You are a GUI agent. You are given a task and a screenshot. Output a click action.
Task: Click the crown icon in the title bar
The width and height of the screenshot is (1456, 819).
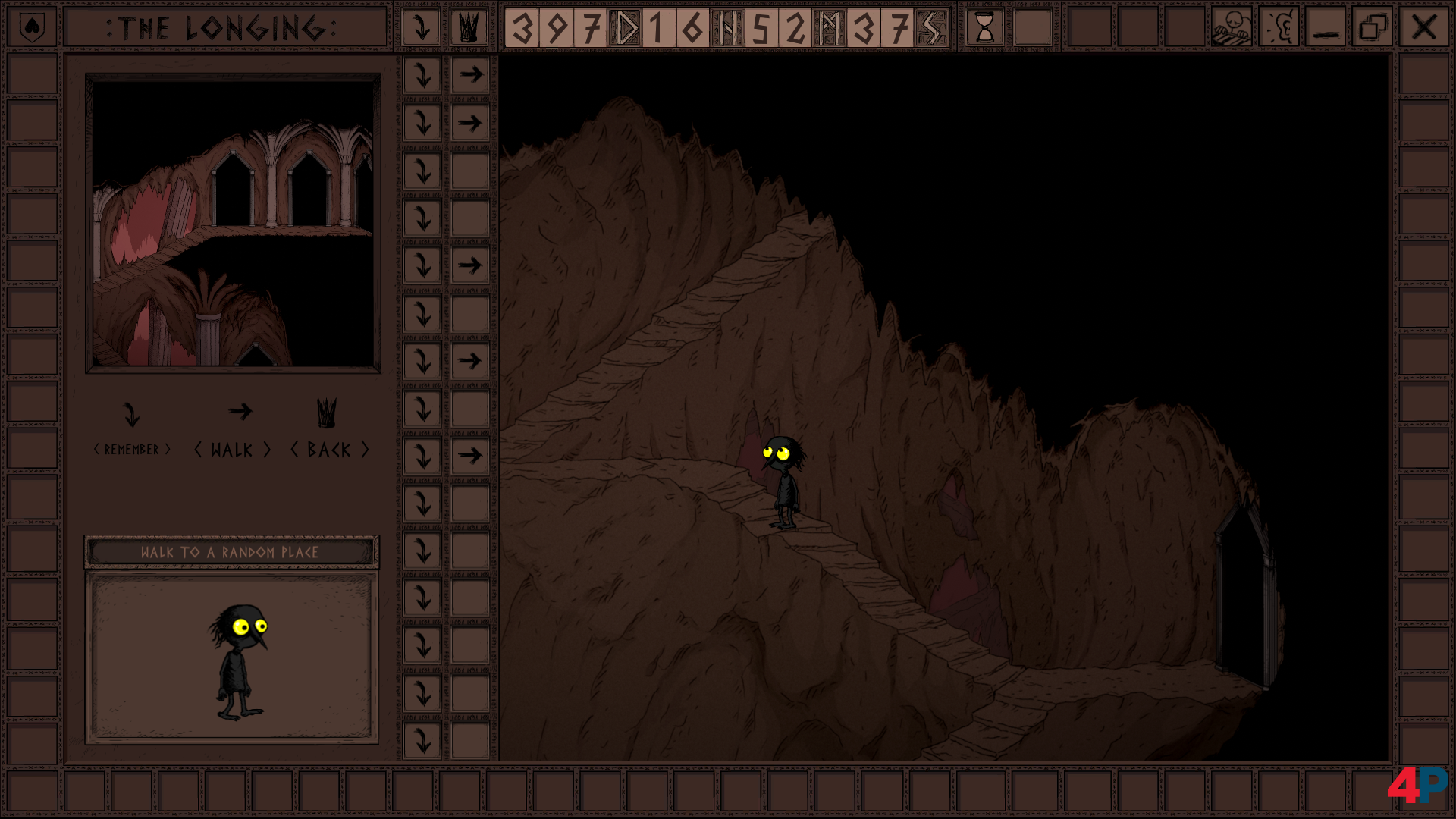[x=469, y=28]
